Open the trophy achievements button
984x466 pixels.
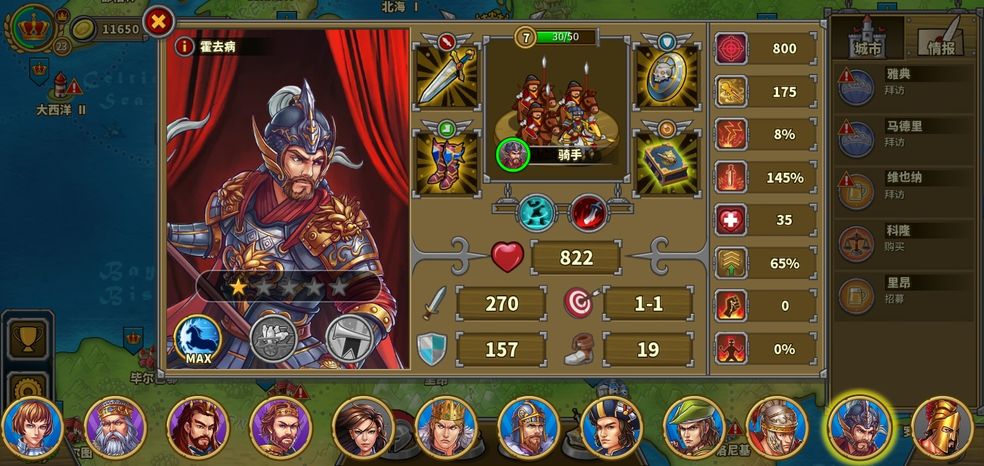tap(27, 337)
